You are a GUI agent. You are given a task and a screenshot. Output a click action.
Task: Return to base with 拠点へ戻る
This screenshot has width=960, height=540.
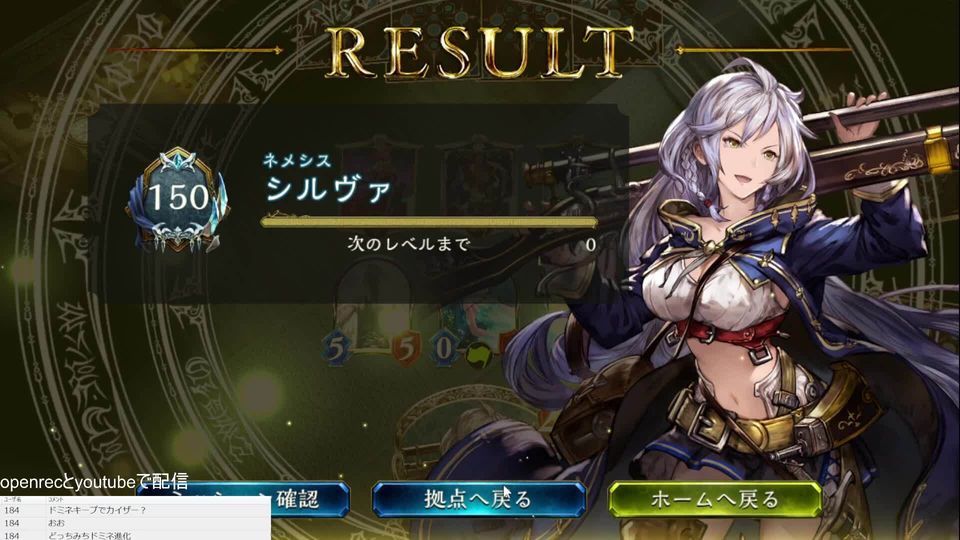click(478, 498)
